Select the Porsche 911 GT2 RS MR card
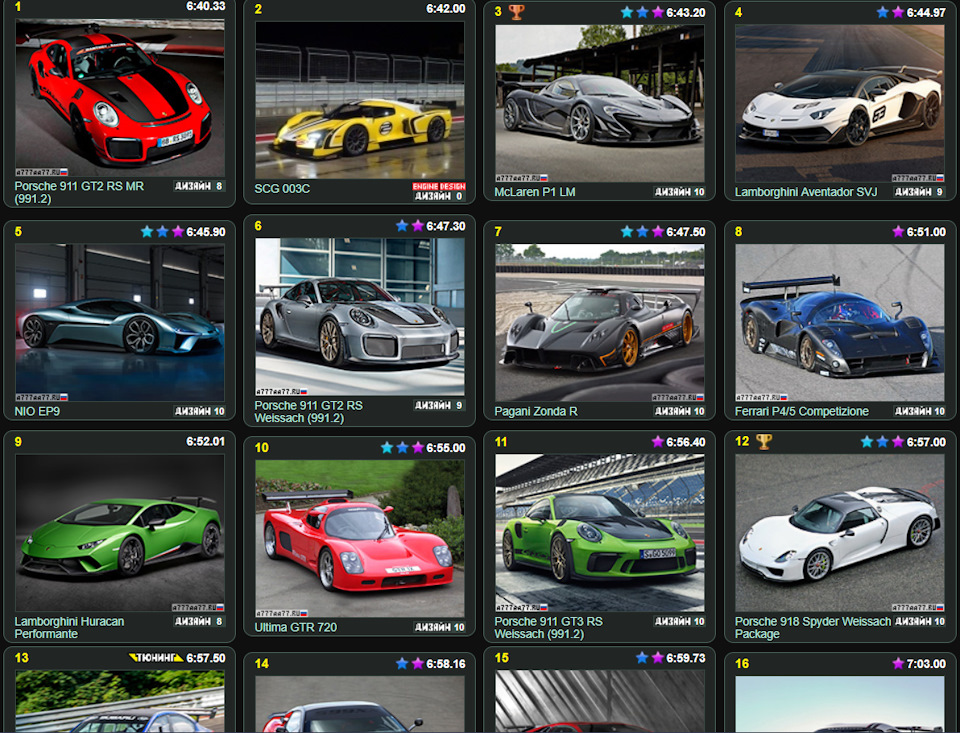960x733 pixels. point(120,98)
